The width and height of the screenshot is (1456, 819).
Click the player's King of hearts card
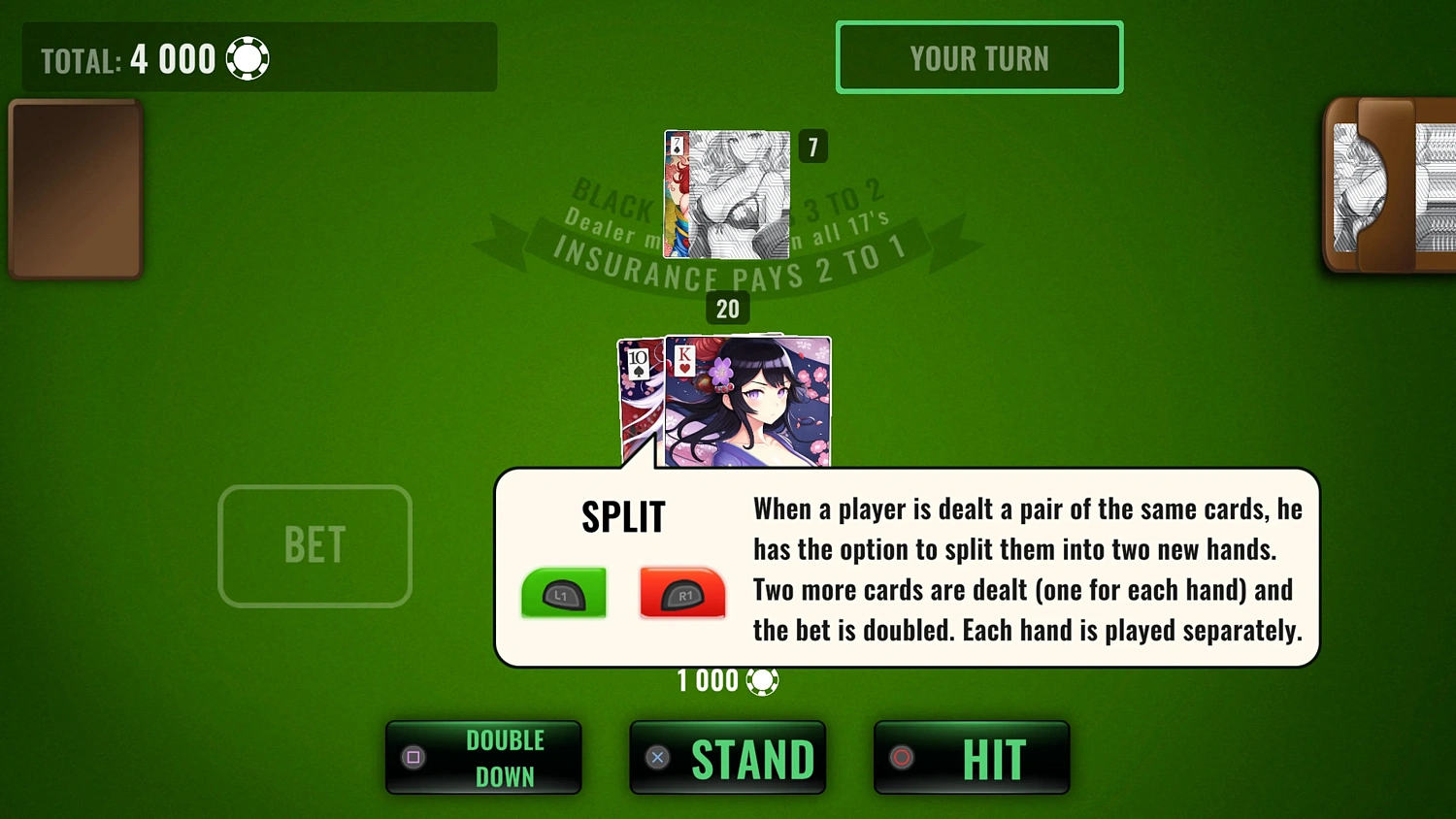[745, 403]
